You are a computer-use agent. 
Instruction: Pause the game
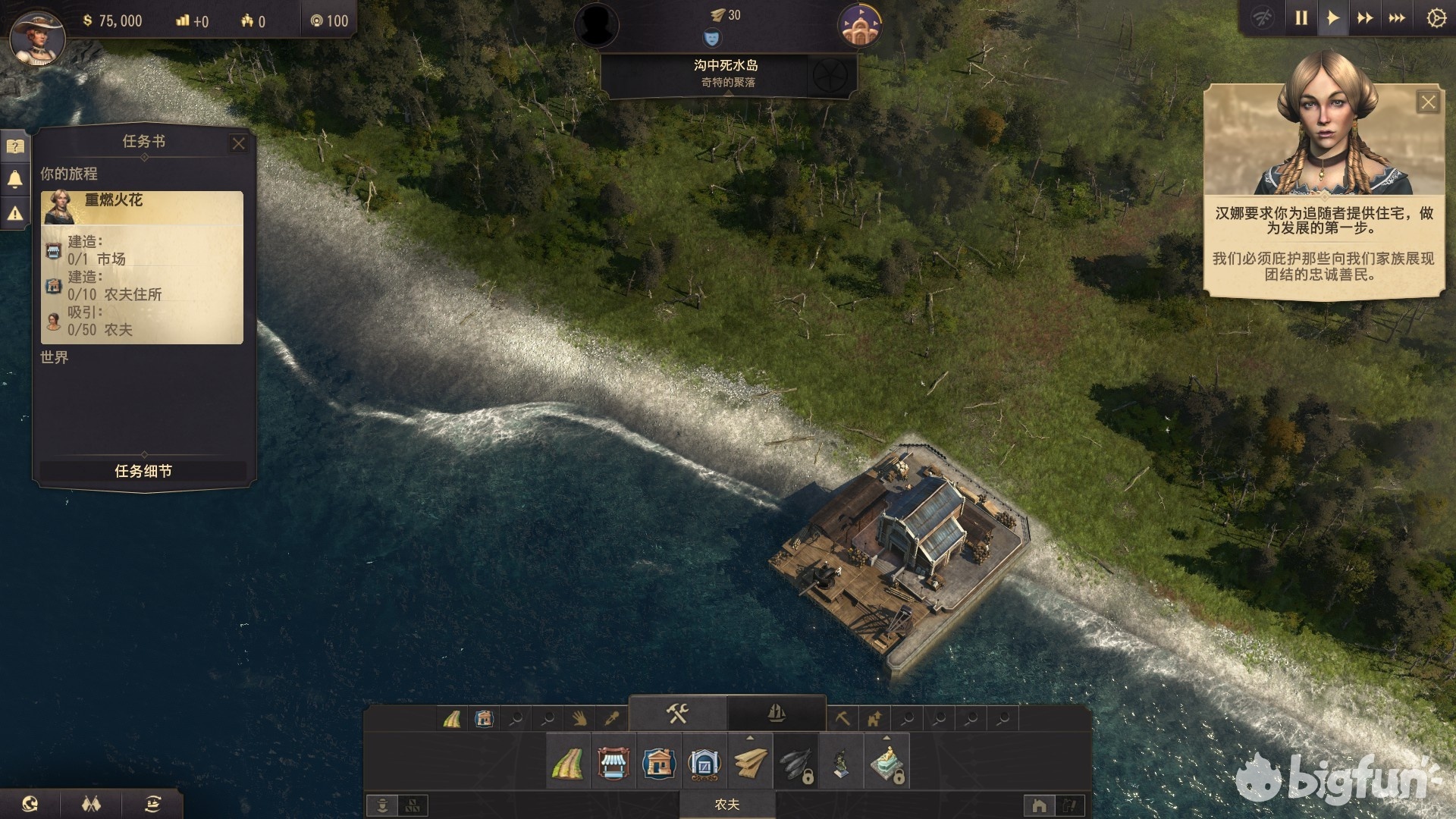tap(1301, 18)
